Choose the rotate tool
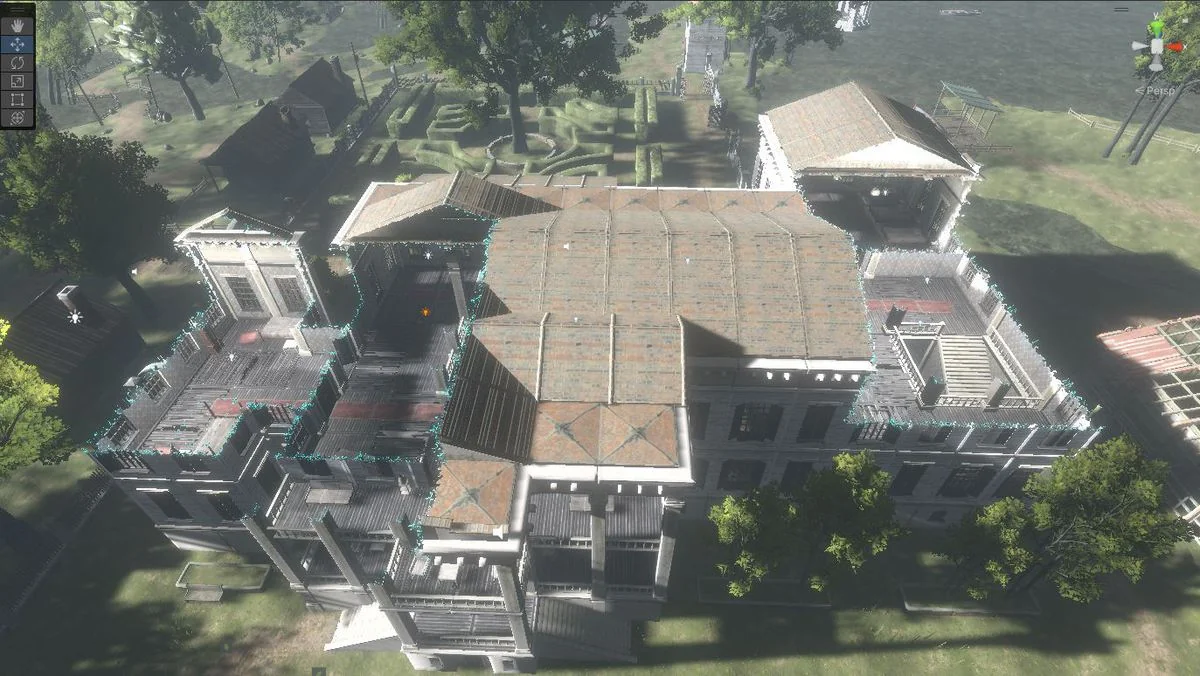 [18, 62]
